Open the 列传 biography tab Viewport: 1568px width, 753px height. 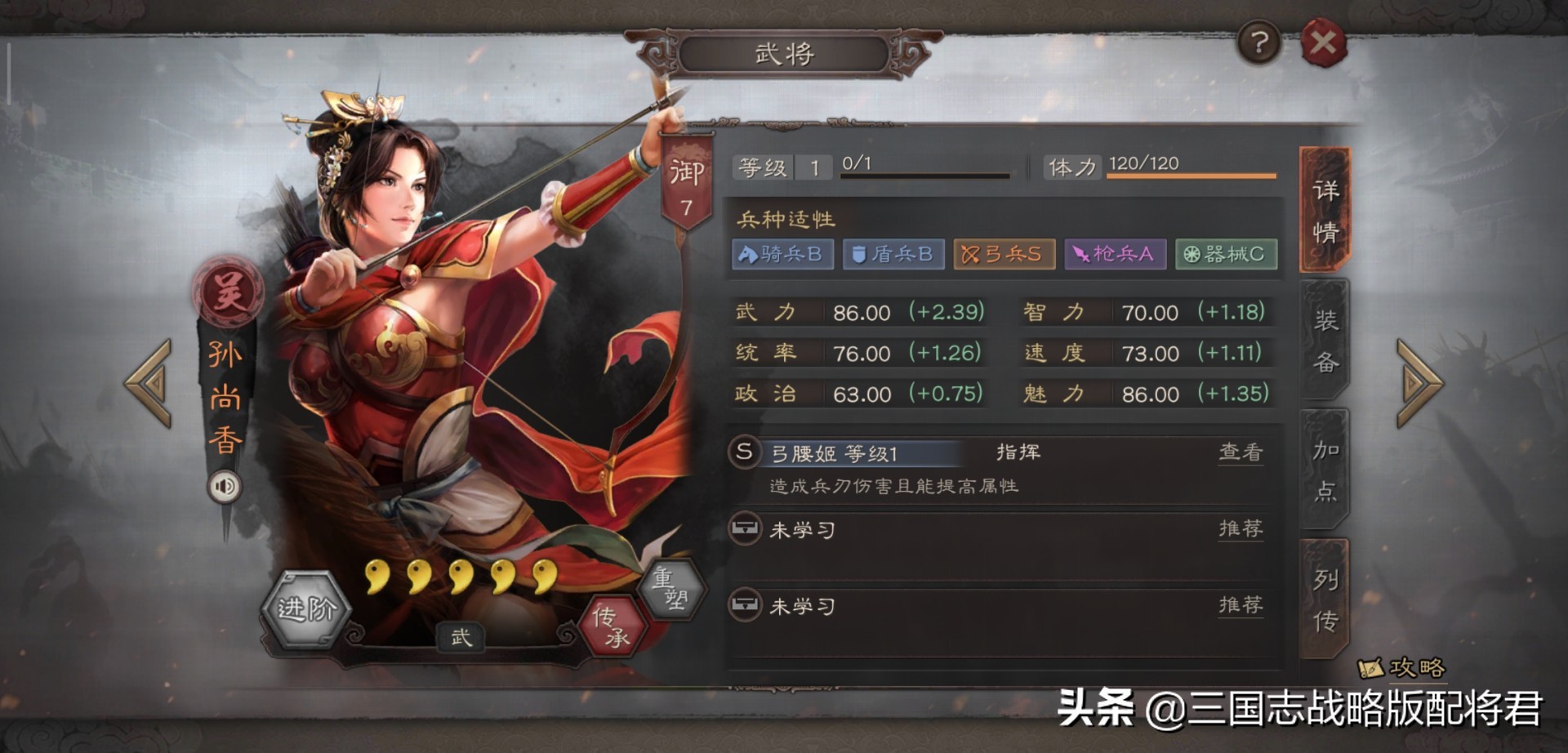(x=1325, y=599)
